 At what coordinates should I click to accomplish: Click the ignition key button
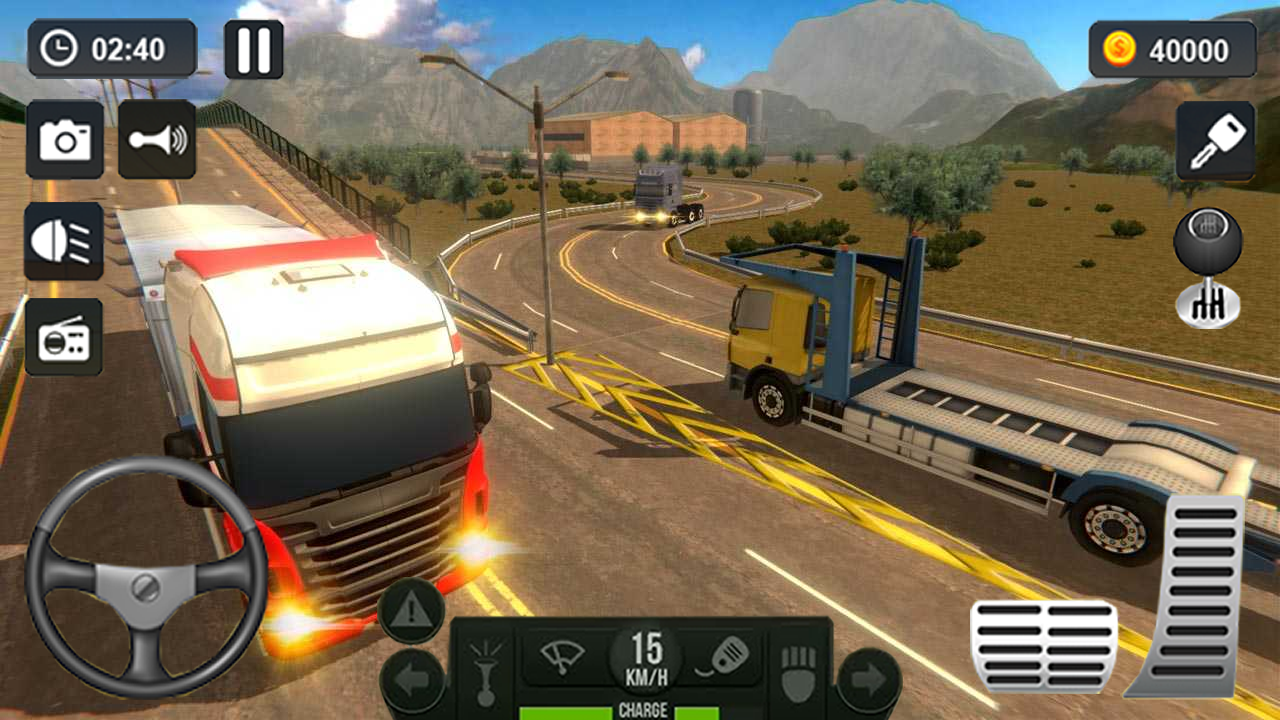point(1214,140)
